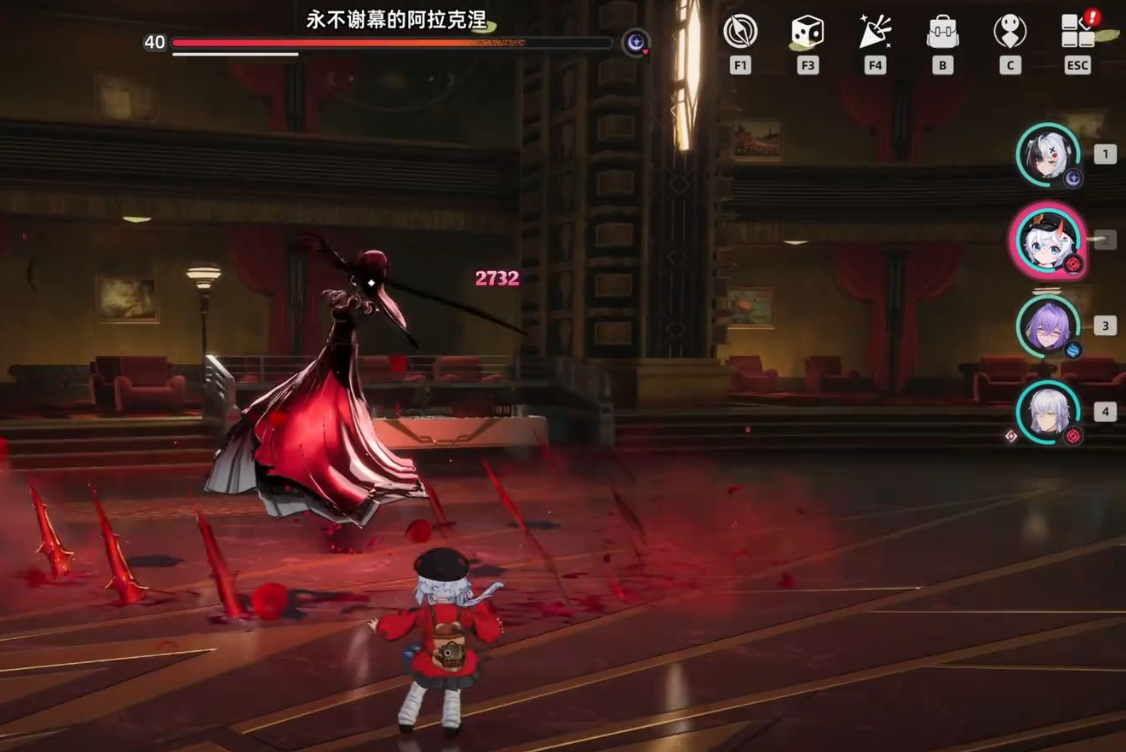
Task: Open the dice menu icon
Action: pos(807,31)
